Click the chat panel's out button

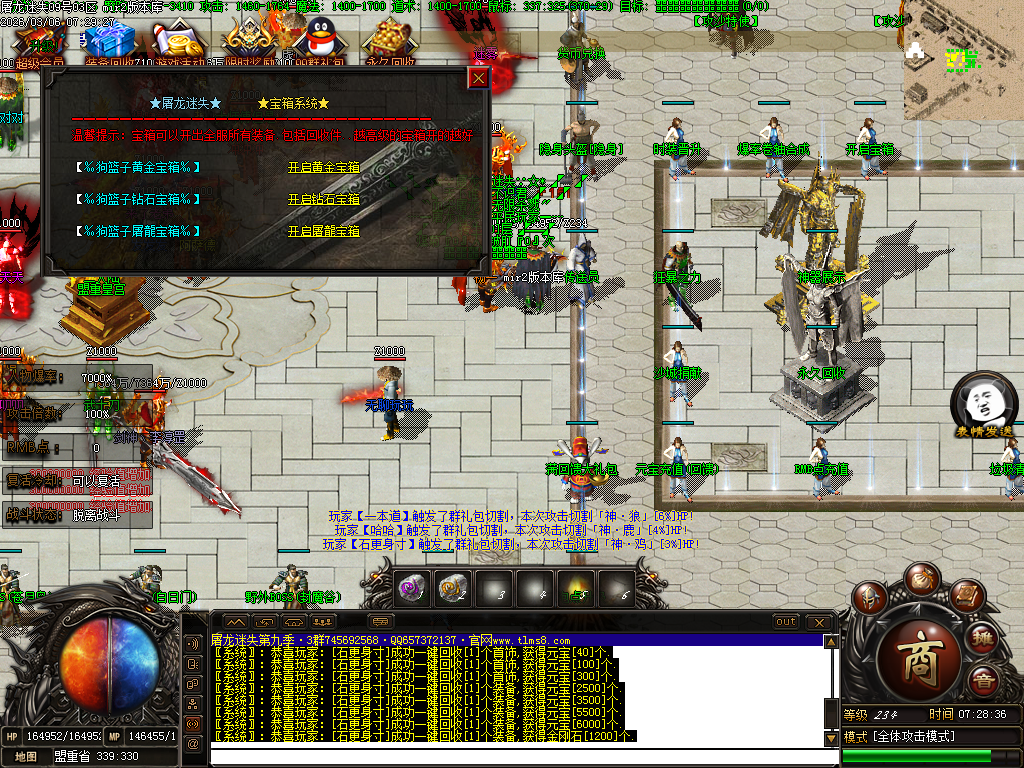tap(786, 622)
